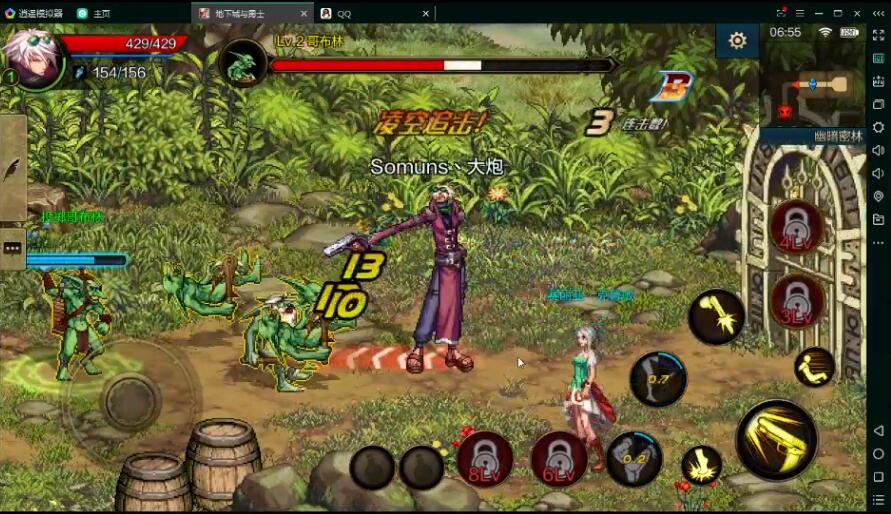Open the feather quill side tab
This screenshot has height=514, width=891.
13,168
